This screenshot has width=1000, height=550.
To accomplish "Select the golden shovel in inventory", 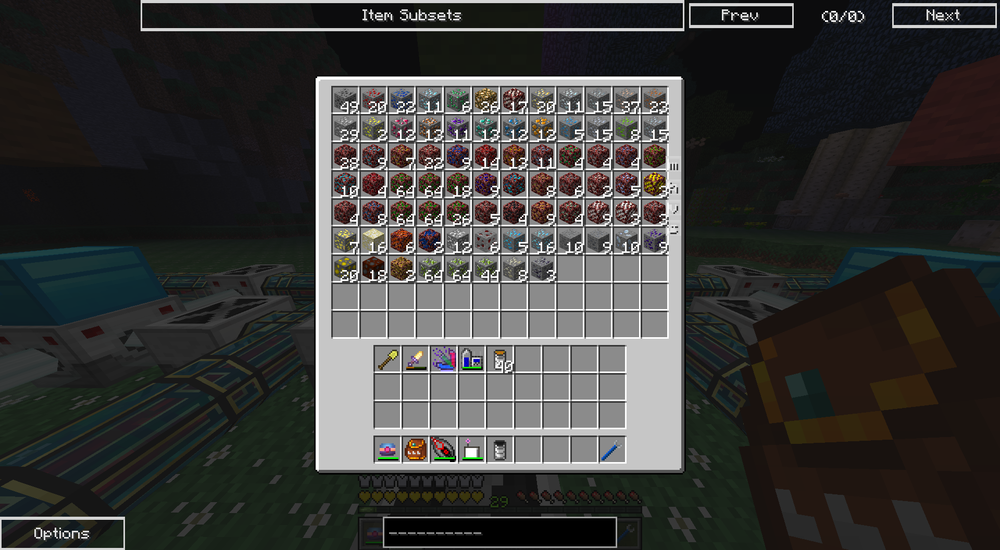I will coord(388,359).
